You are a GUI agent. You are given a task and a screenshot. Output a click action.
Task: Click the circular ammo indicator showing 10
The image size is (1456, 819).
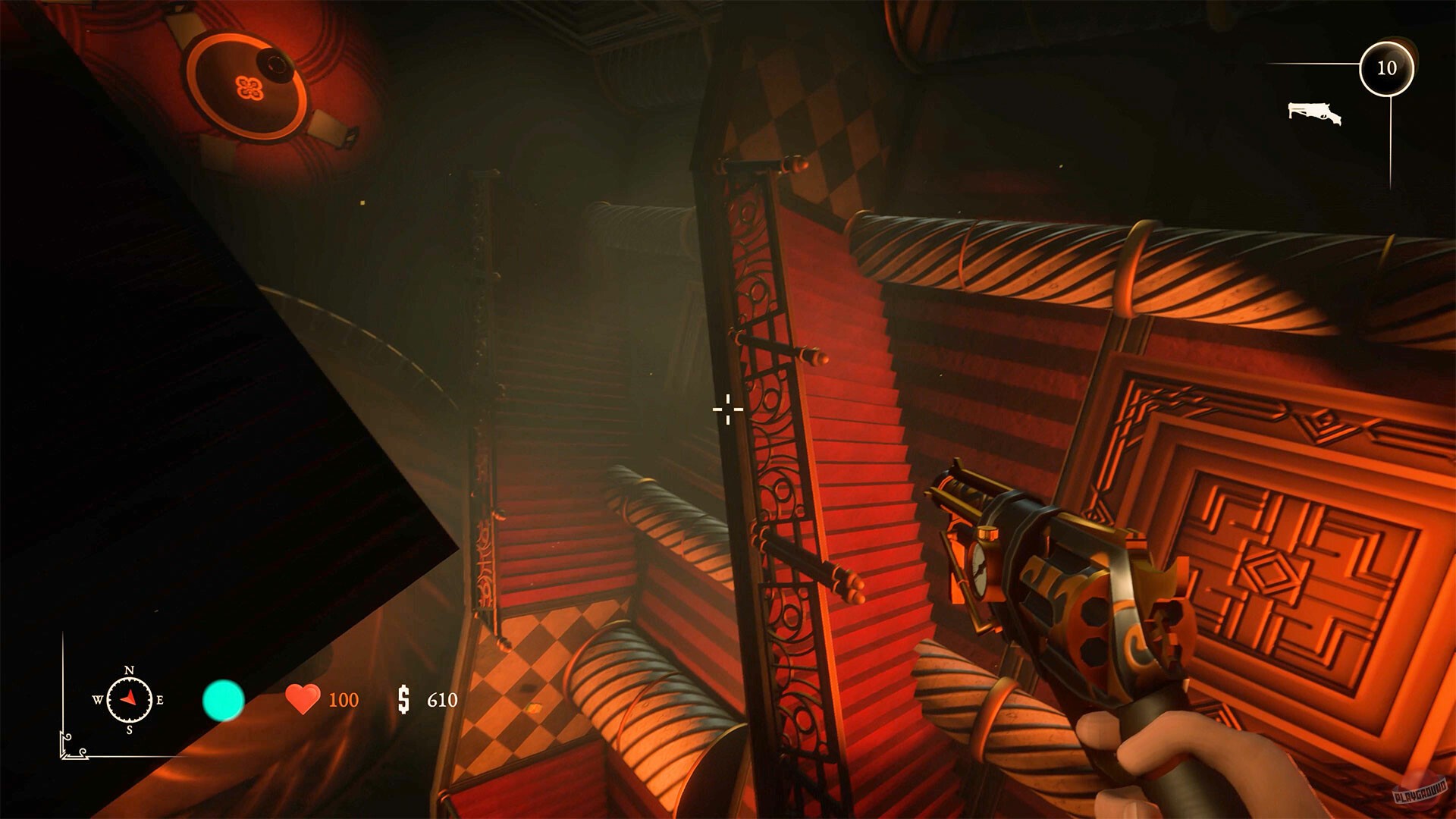click(1389, 67)
